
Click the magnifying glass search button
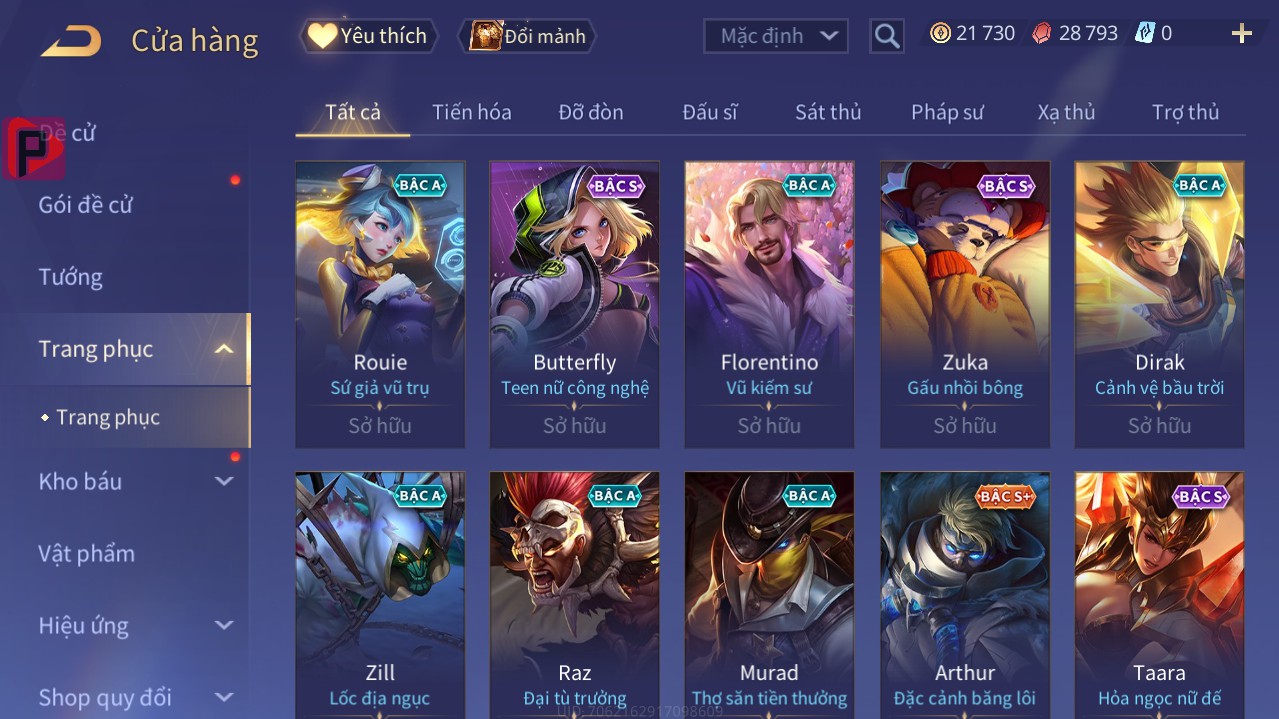coord(886,36)
